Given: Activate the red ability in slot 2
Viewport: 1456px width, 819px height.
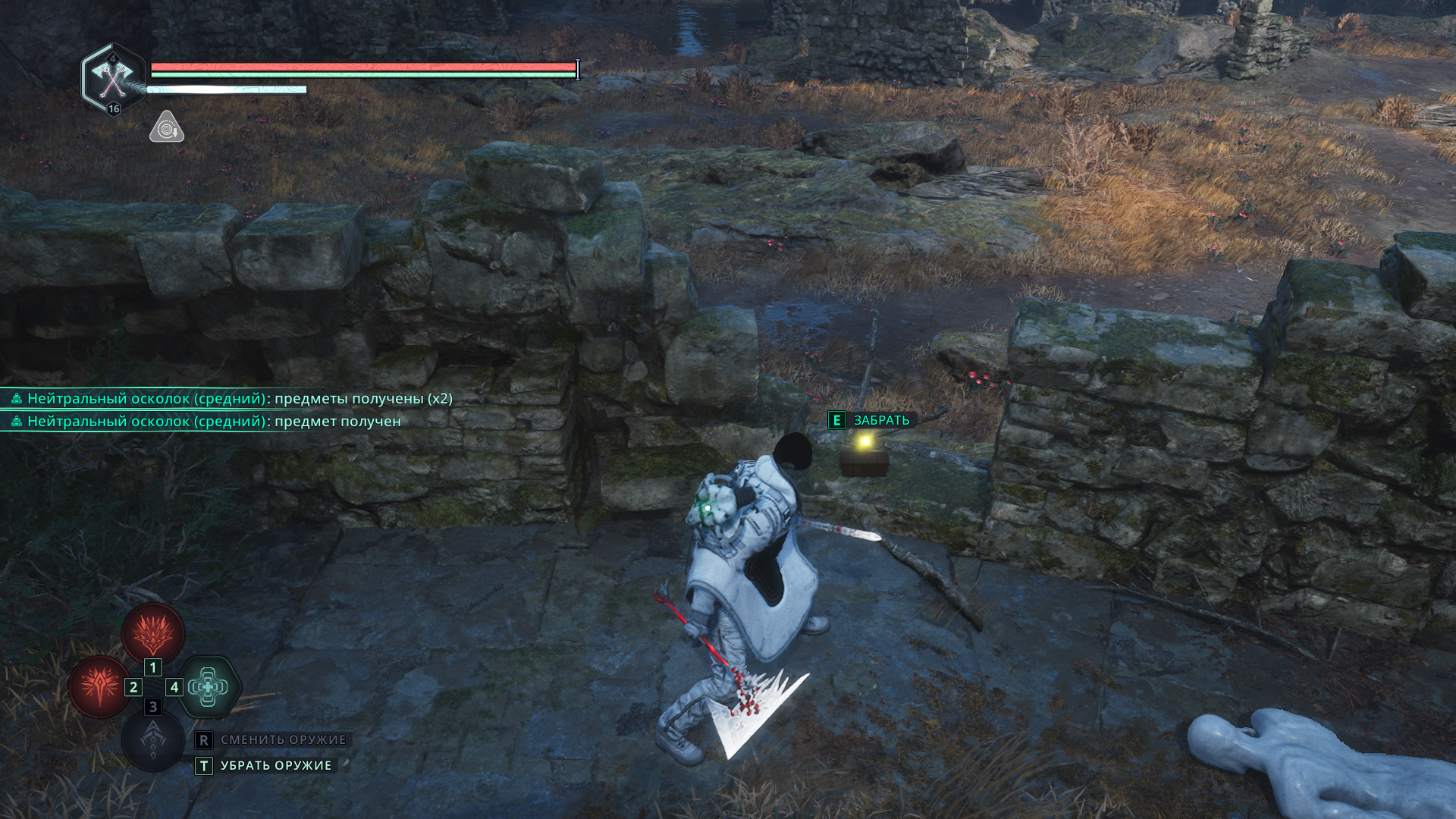Looking at the screenshot, I should click(x=99, y=687).
